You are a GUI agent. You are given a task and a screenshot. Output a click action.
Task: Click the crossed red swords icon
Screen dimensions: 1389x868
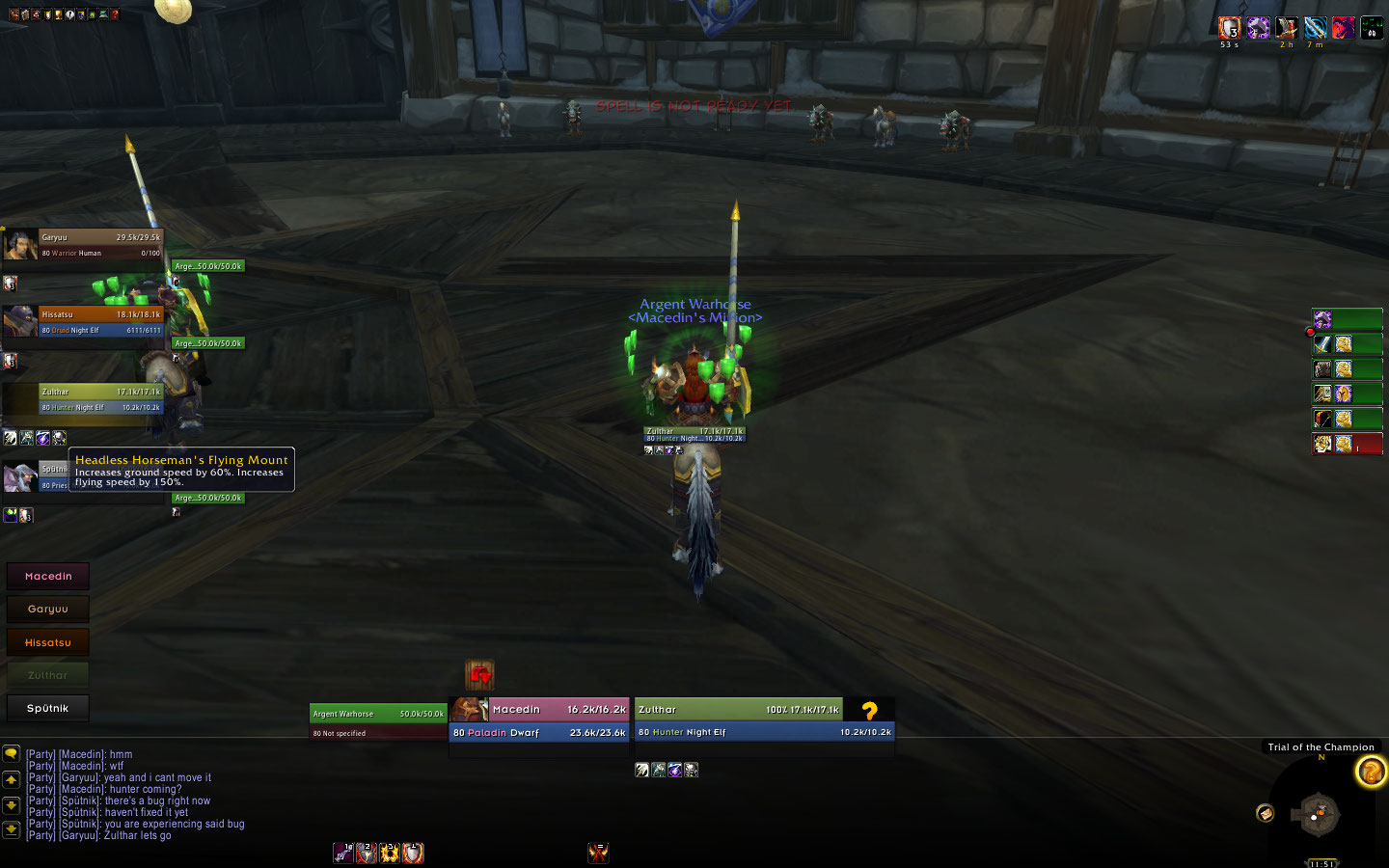(598, 853)
